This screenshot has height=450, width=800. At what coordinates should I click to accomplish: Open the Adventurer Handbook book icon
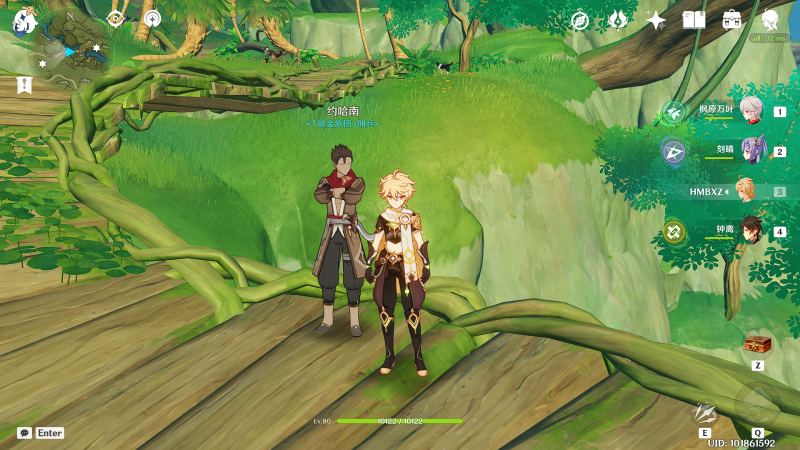[x=694, y=20]
